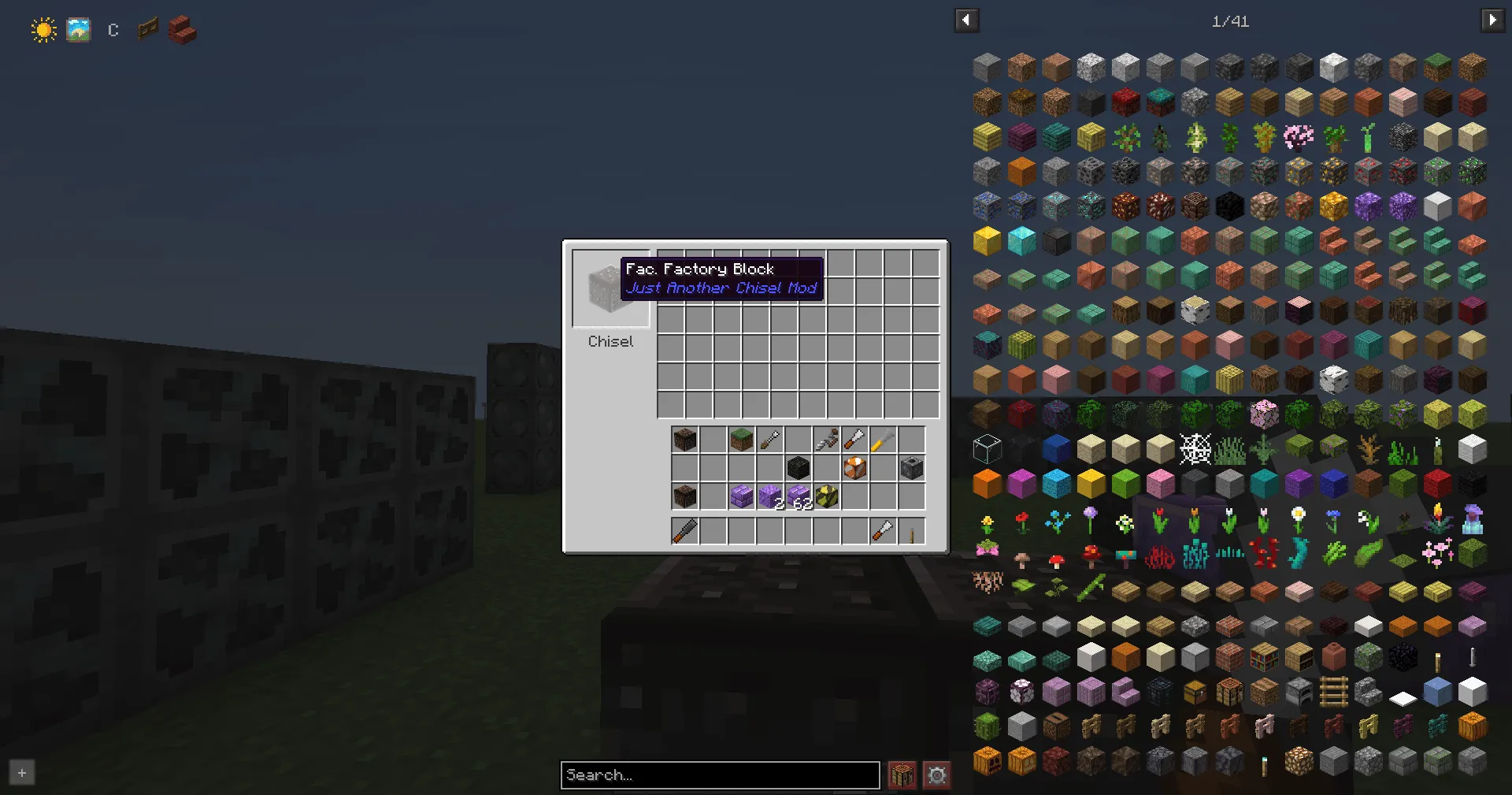Image resolution: width=1512 pixels, height=795 pixels.
Task: Click the Search field below the item list
Action: [719, 775]
